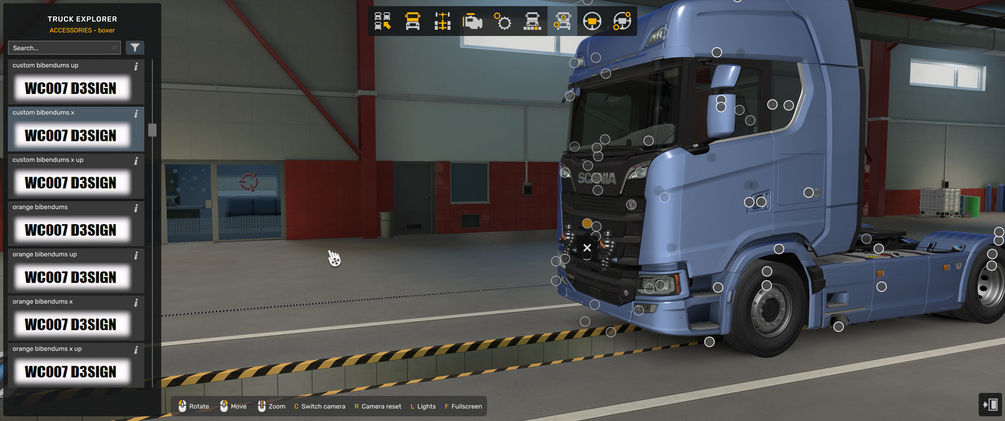The height and width of the screenshot is (421, 1005).
Task: Open the truck selection toolbar icon
Action: pyautogui.click(x=383, y=21)
